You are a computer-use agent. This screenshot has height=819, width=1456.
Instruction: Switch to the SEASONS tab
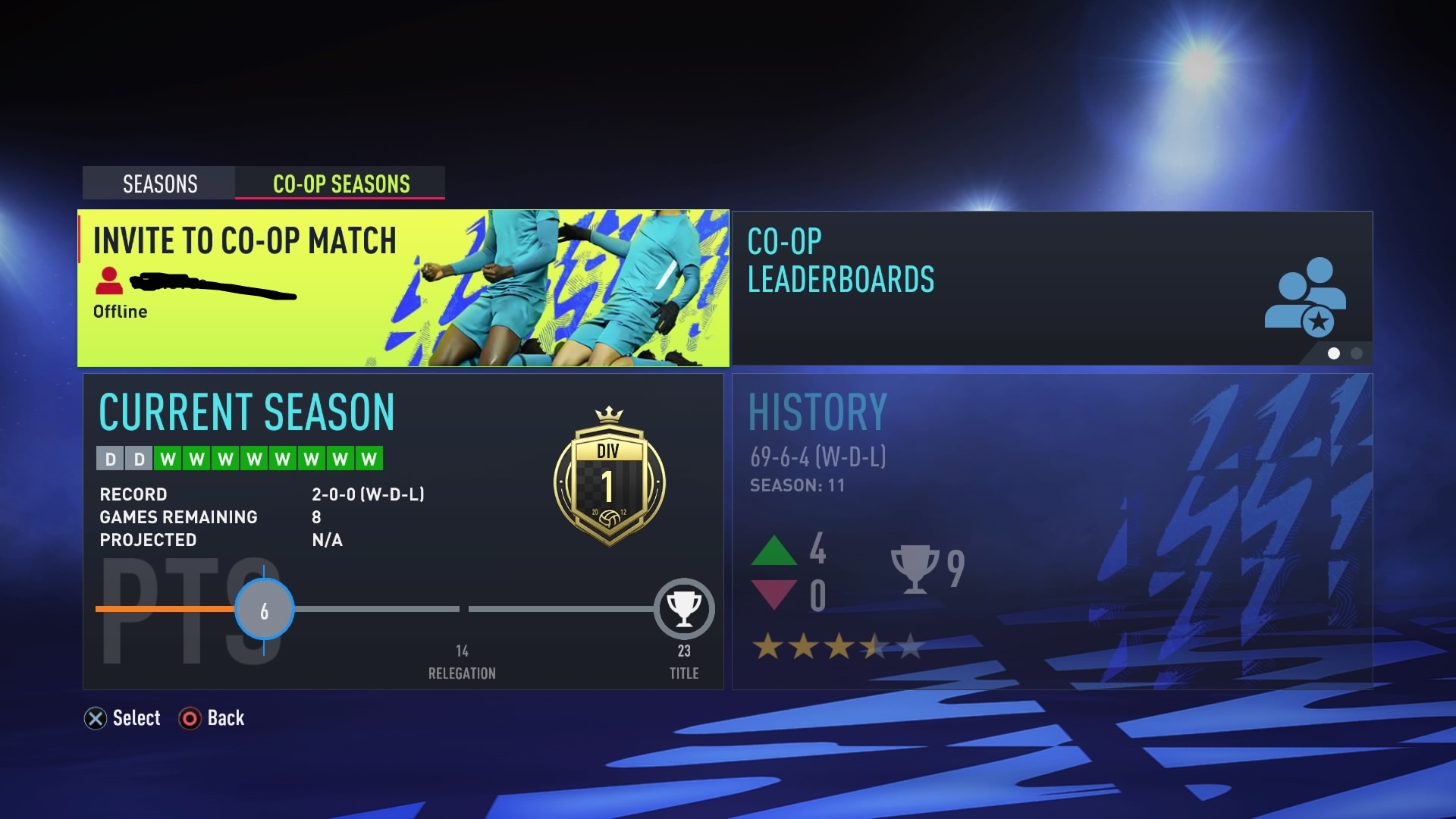point(158,184)
